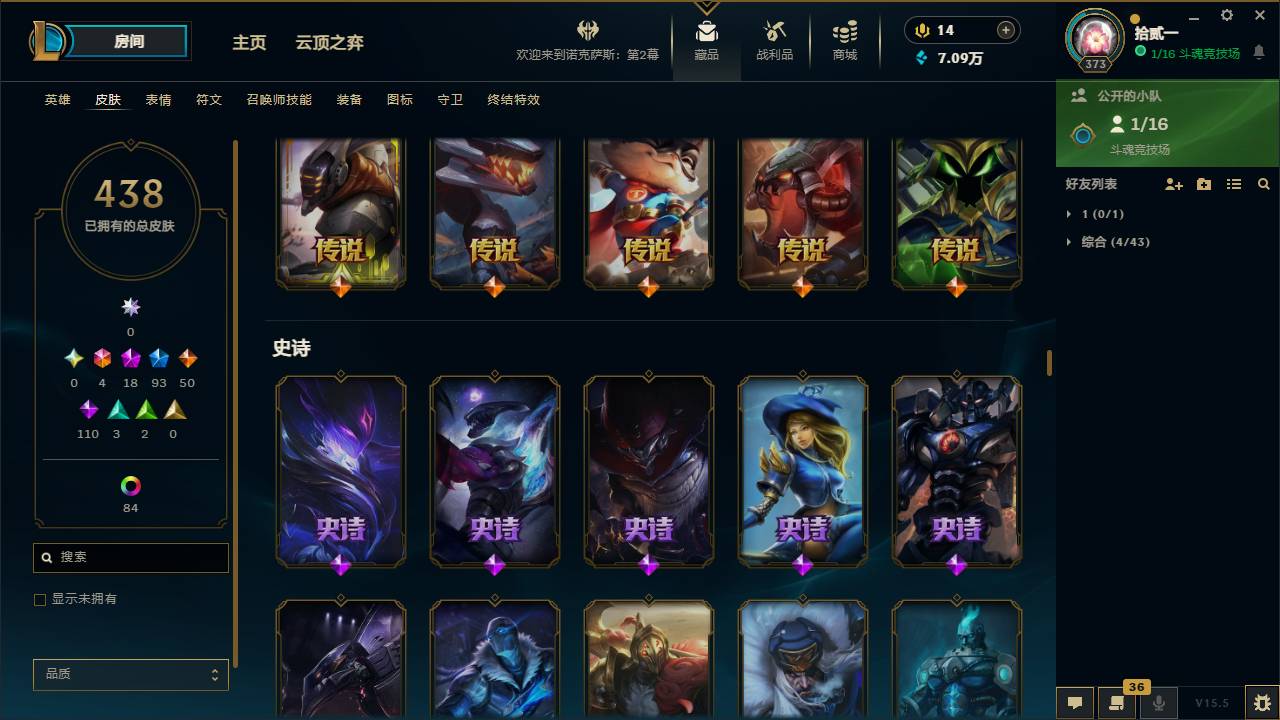This screenshot has width=1280, height=720.
Task: Open the 英雄 champions collection tab
Action: pos(56,99)
